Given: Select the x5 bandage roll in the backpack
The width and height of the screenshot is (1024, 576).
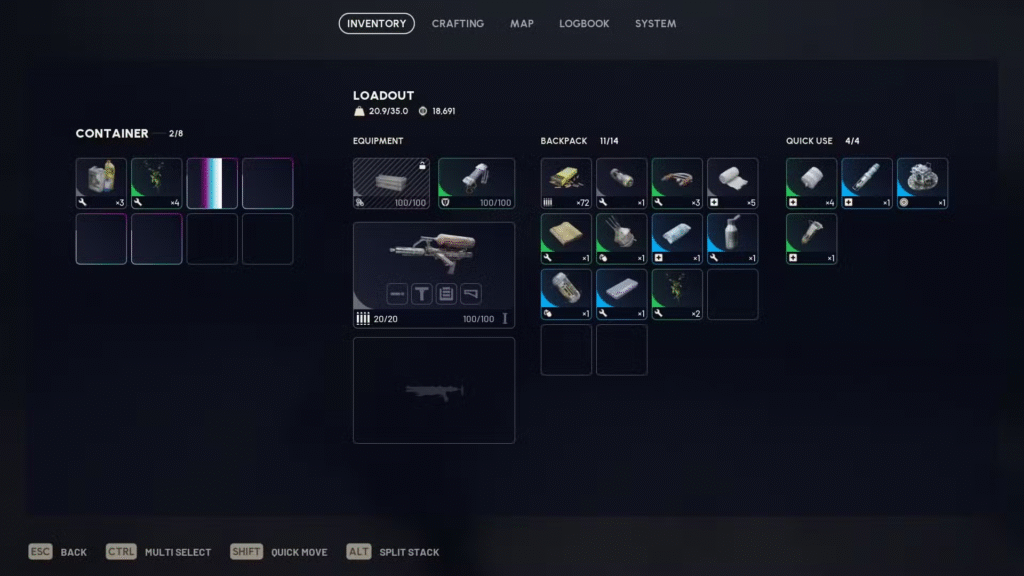Looking at the screenshot, I should [732, 183].
